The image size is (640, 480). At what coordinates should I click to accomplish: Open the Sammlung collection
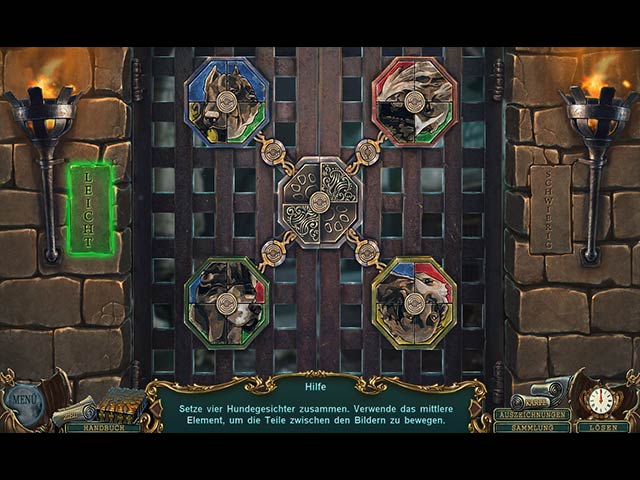click(531, 427)
